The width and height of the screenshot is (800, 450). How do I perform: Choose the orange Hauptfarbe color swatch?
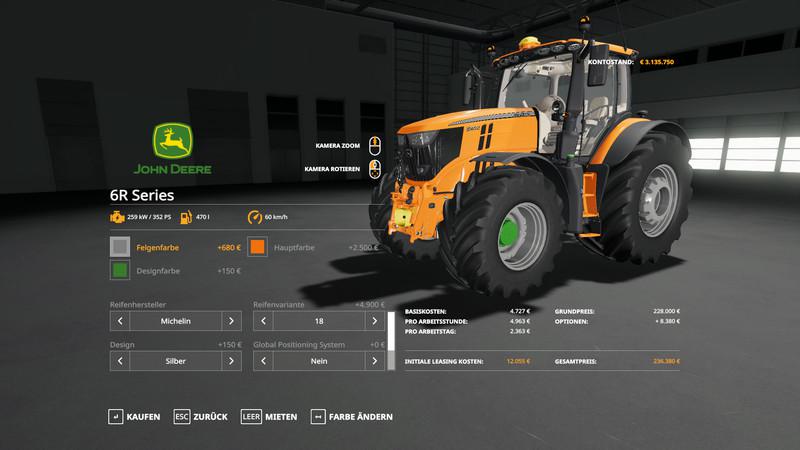coord(258,246)
